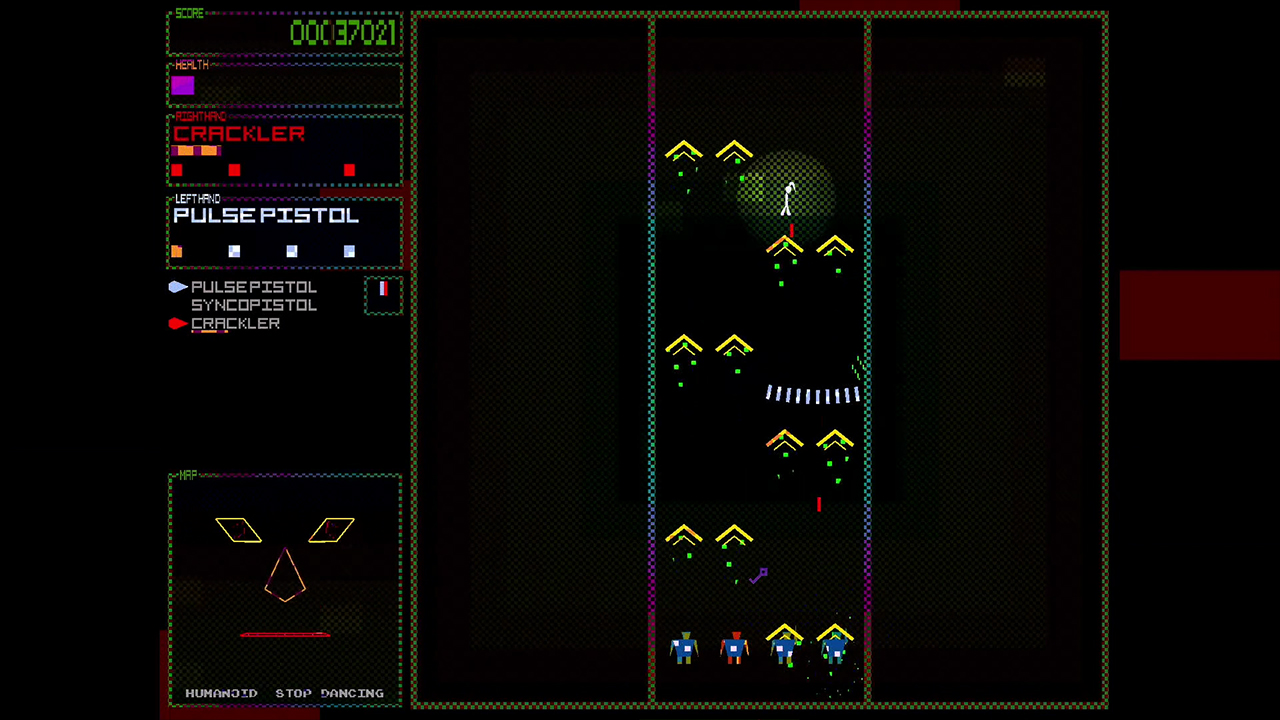Toggle the Crackler weapon selection

pos(235,323)
